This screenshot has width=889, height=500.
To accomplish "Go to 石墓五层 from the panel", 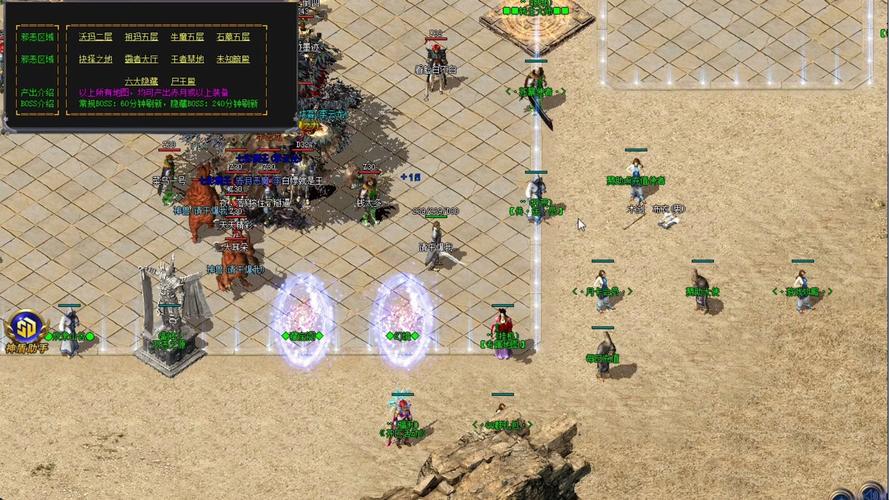I will 233,37.
